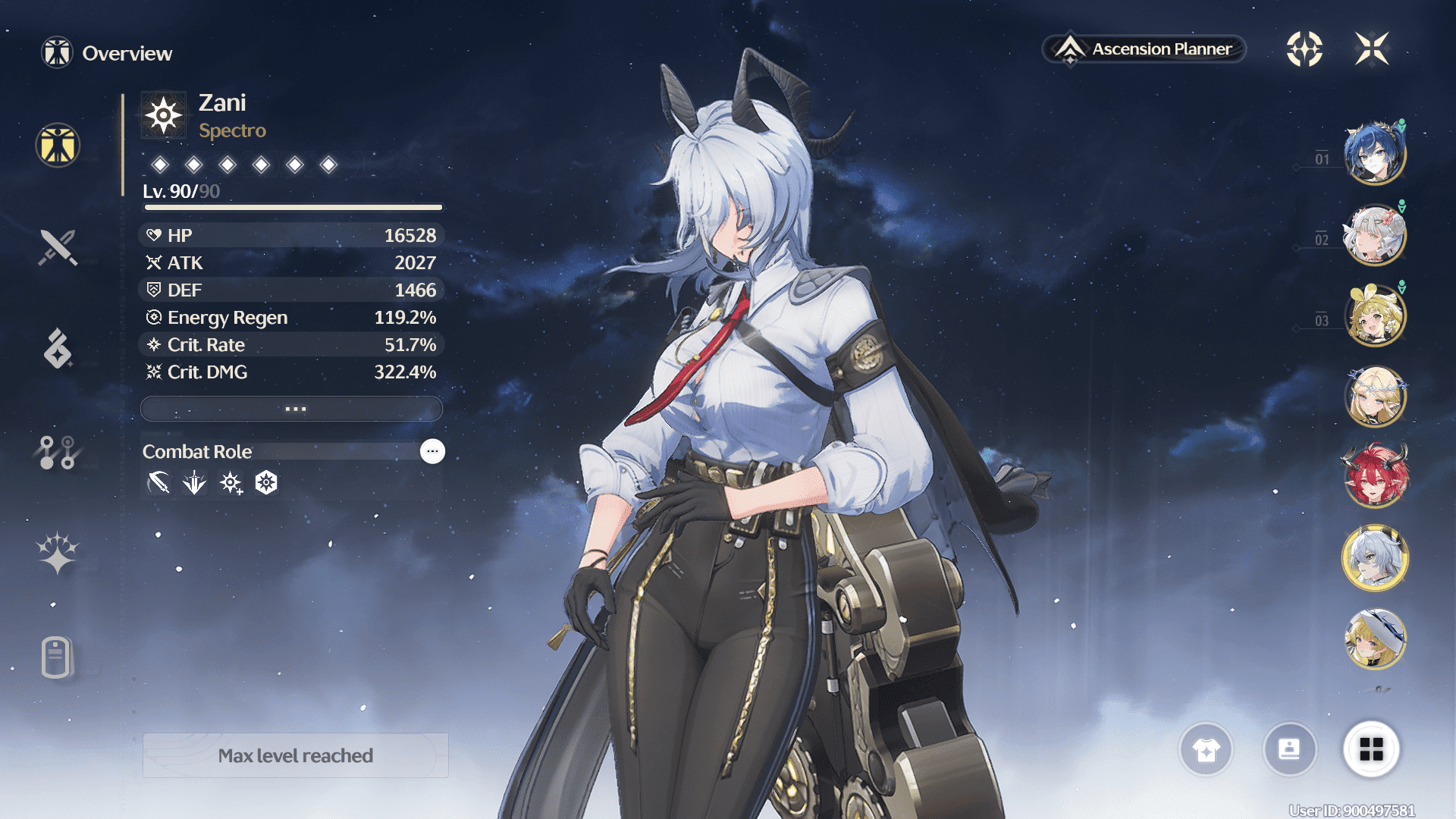
Task: Open the Ascension Planner
Action: [1145, 49]
